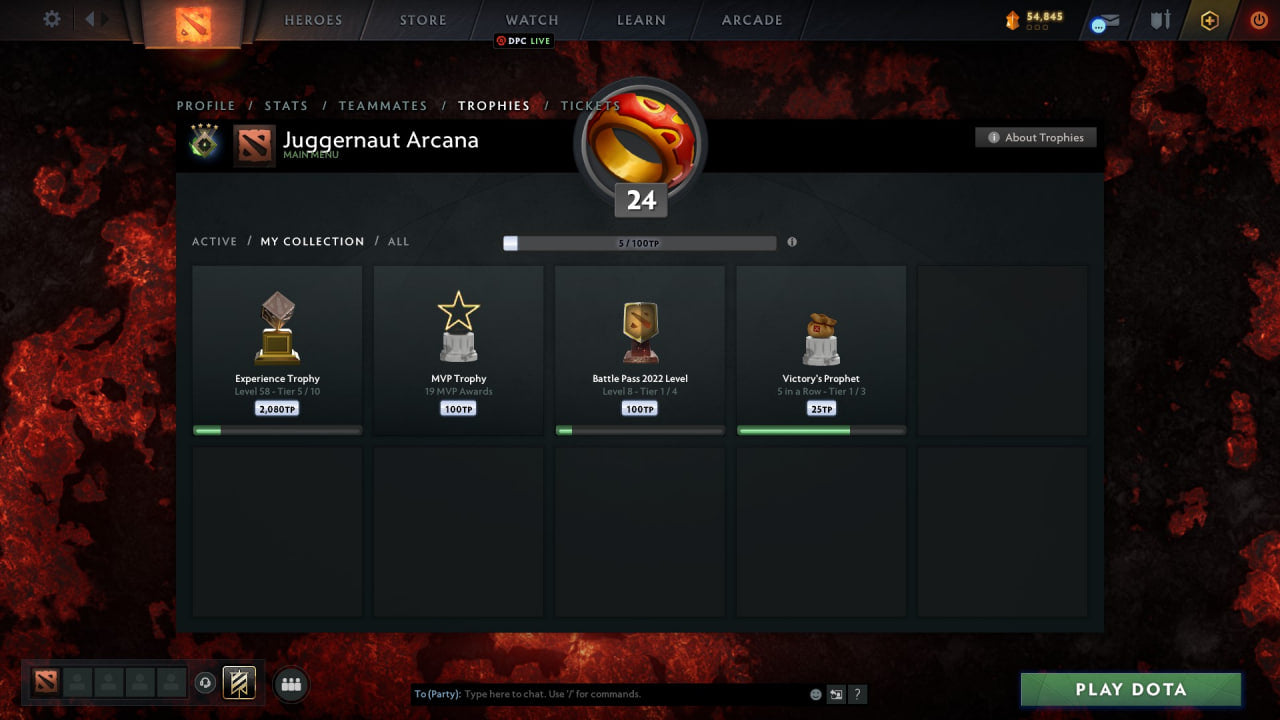Viewport: 1280px width, 720px height.
Task: Expand the info tooltip next to the TP bar
Action: click(x=792, y=242)
